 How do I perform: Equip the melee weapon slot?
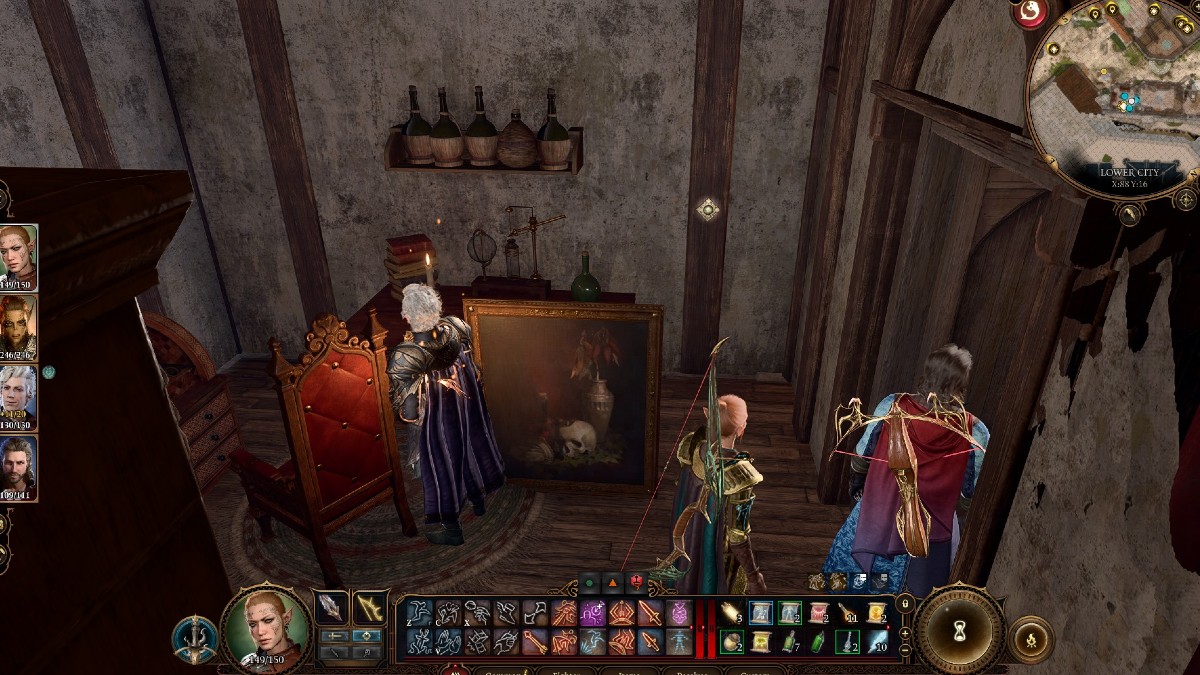[331, 608]
